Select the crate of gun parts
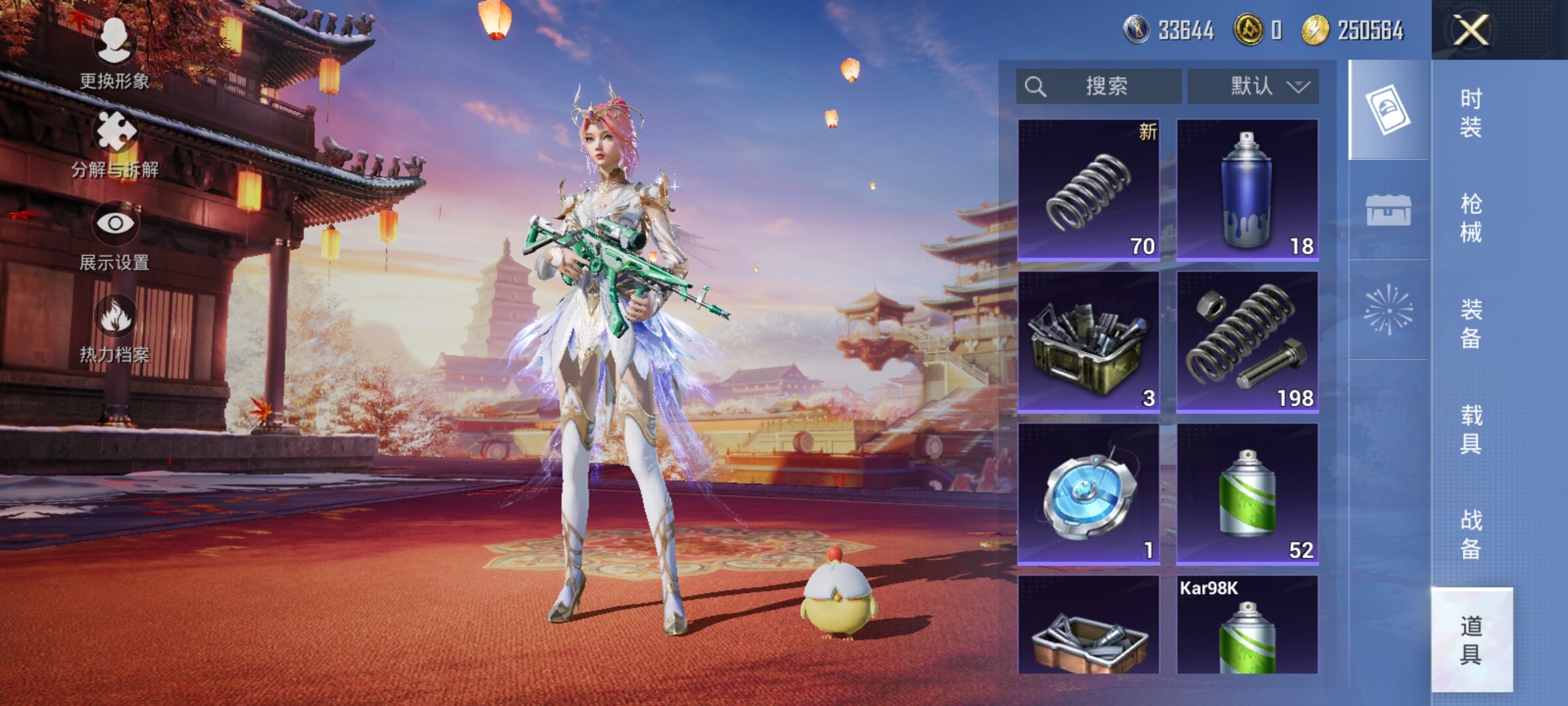The width and height of the screenshot is (1568, 706). tap(1088, 342)
